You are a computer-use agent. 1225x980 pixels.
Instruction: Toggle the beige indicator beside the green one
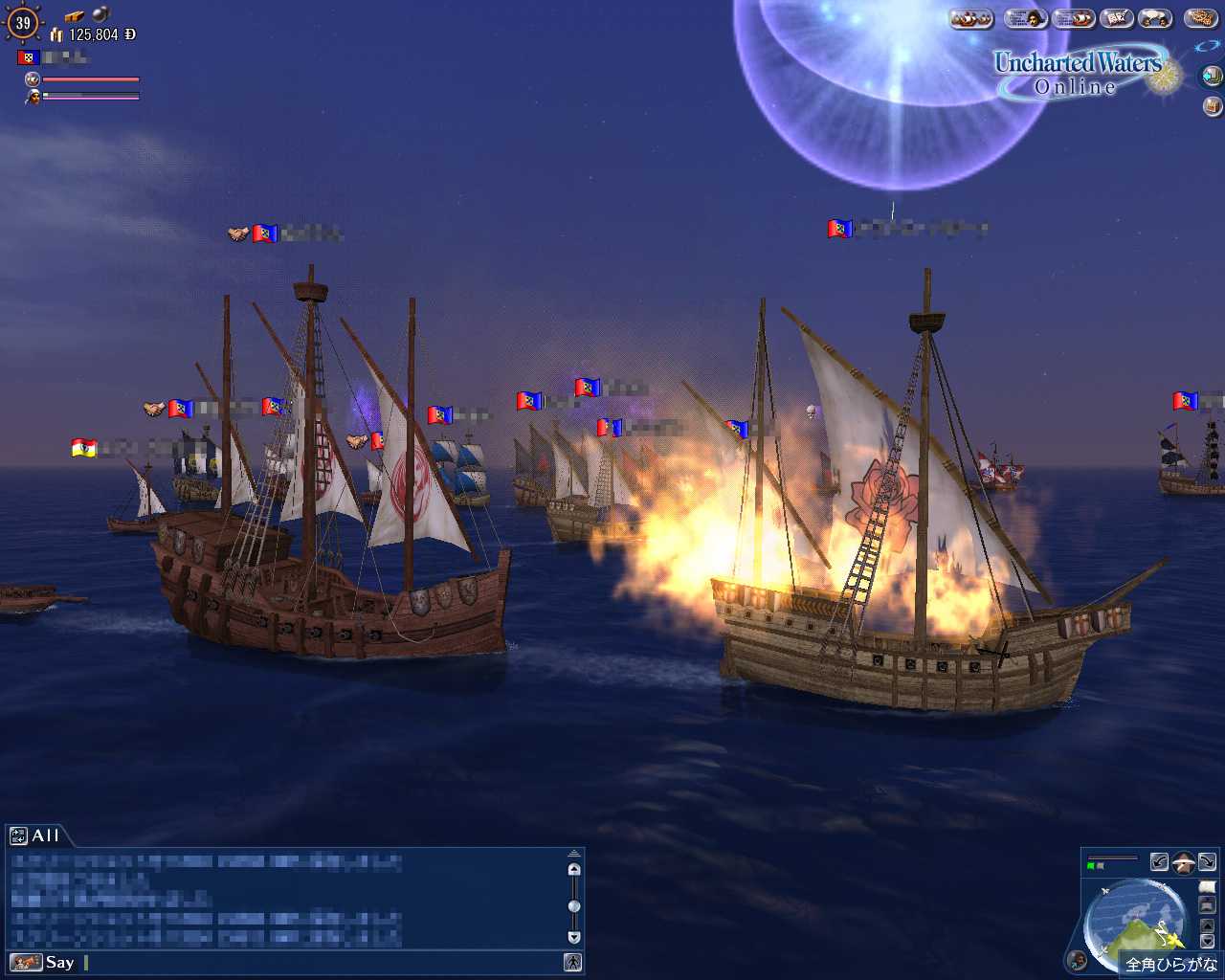point(1101,865)
